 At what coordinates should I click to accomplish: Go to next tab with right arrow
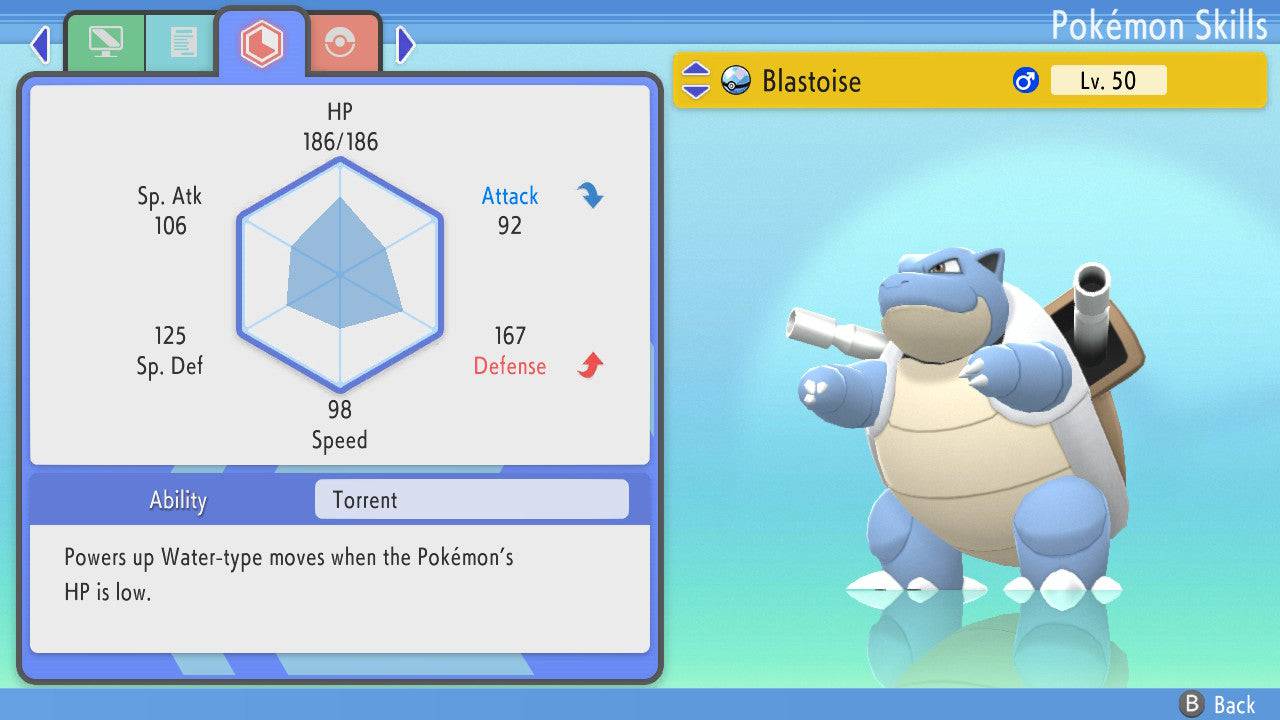coord(405,44)
